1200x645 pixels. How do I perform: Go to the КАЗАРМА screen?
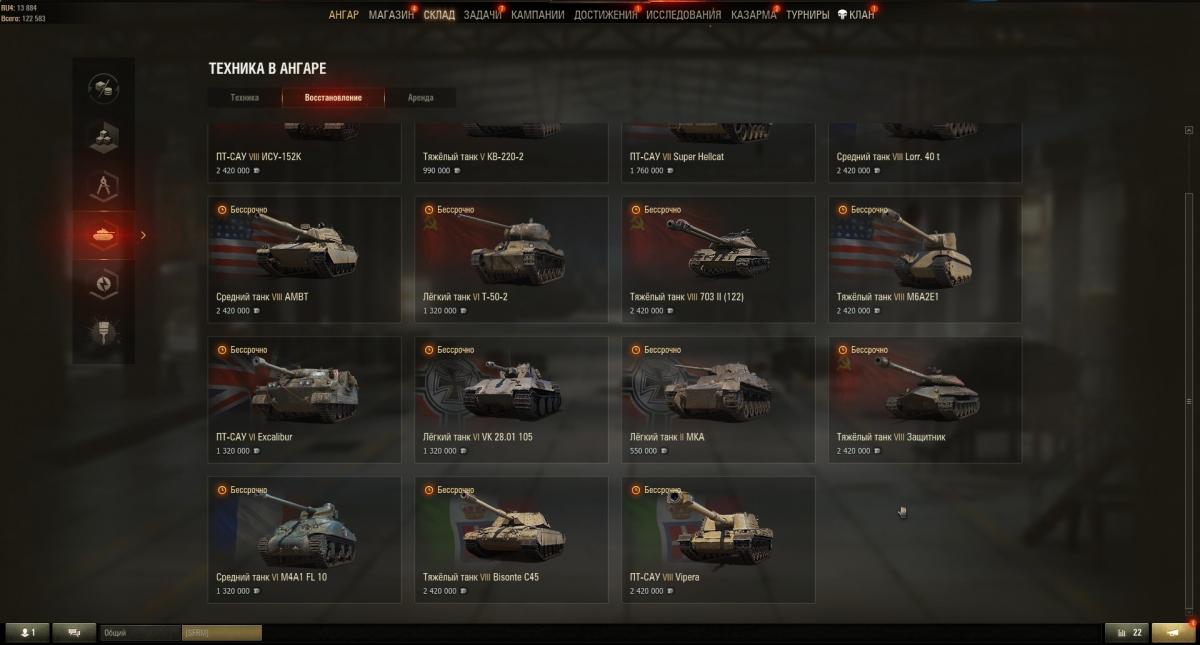[x=753, y=15]
